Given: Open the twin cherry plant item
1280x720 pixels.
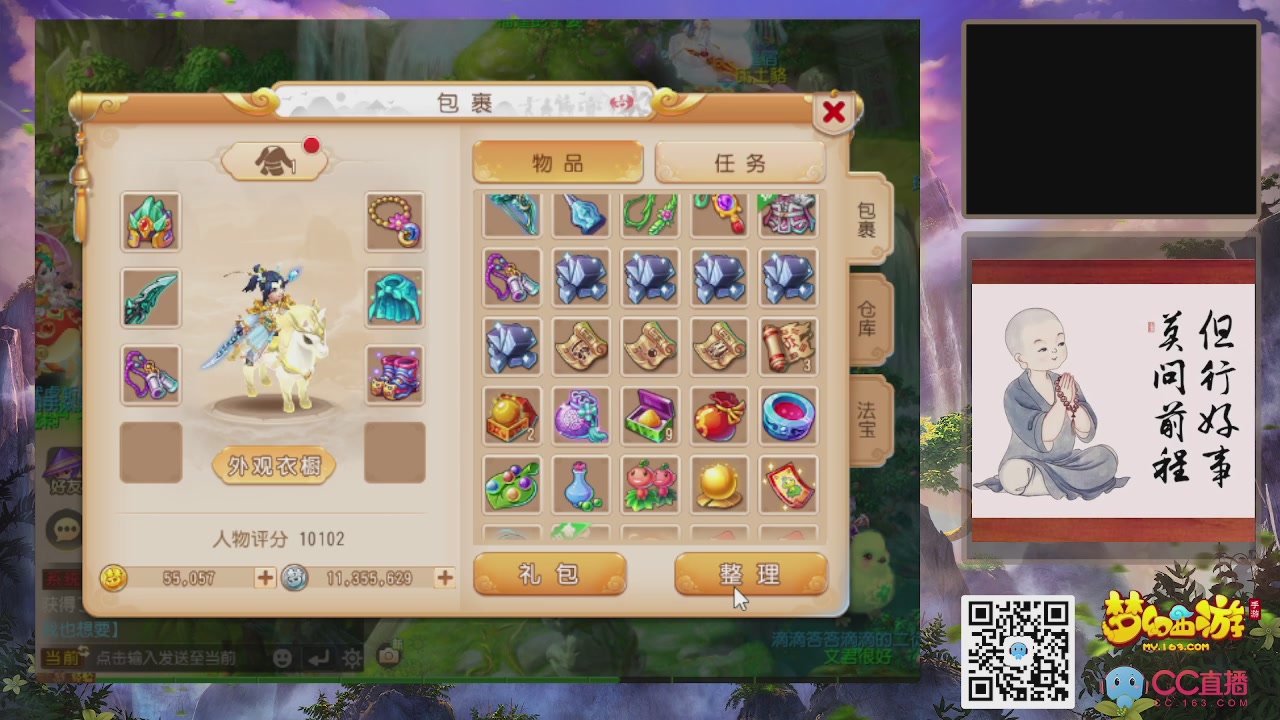Looking at the screenshot, I should (650, 483).
